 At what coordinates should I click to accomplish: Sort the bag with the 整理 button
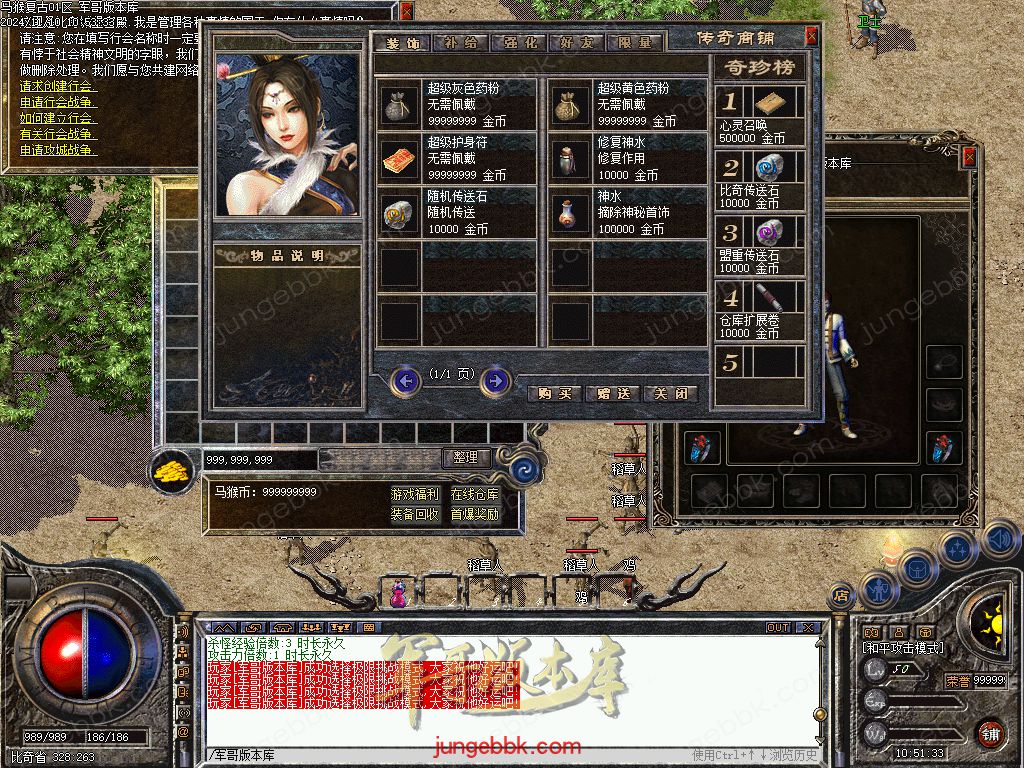coord(466,458)
